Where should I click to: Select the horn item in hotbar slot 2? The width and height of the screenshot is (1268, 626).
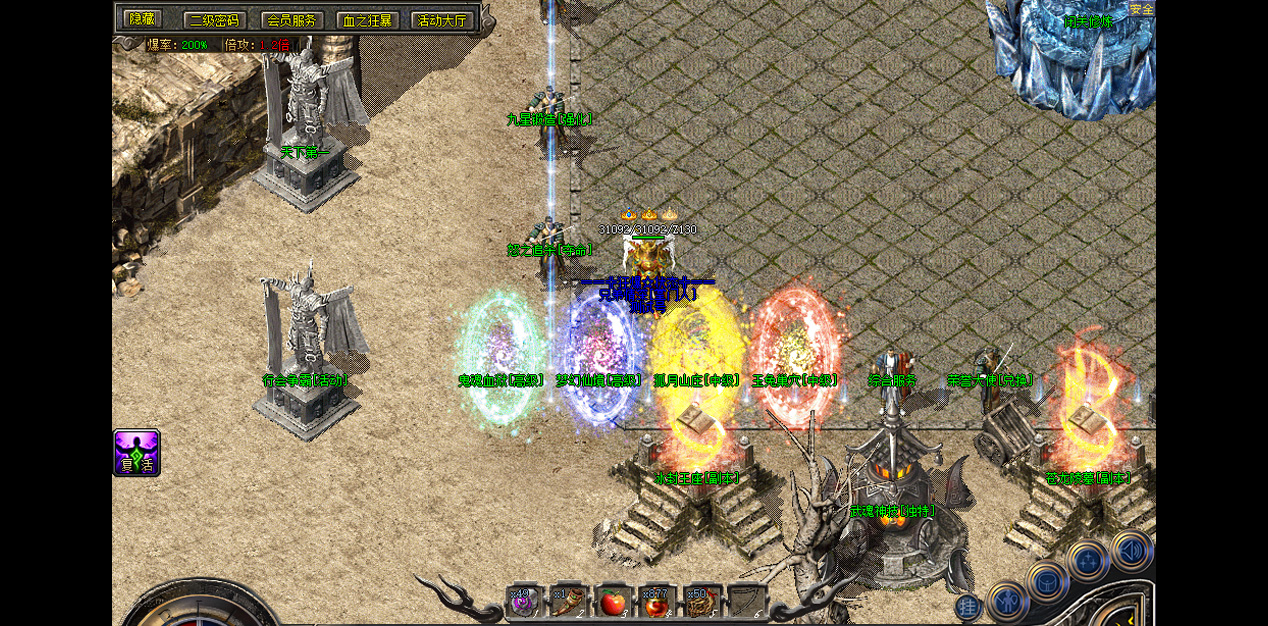click(x=568, y=601)
